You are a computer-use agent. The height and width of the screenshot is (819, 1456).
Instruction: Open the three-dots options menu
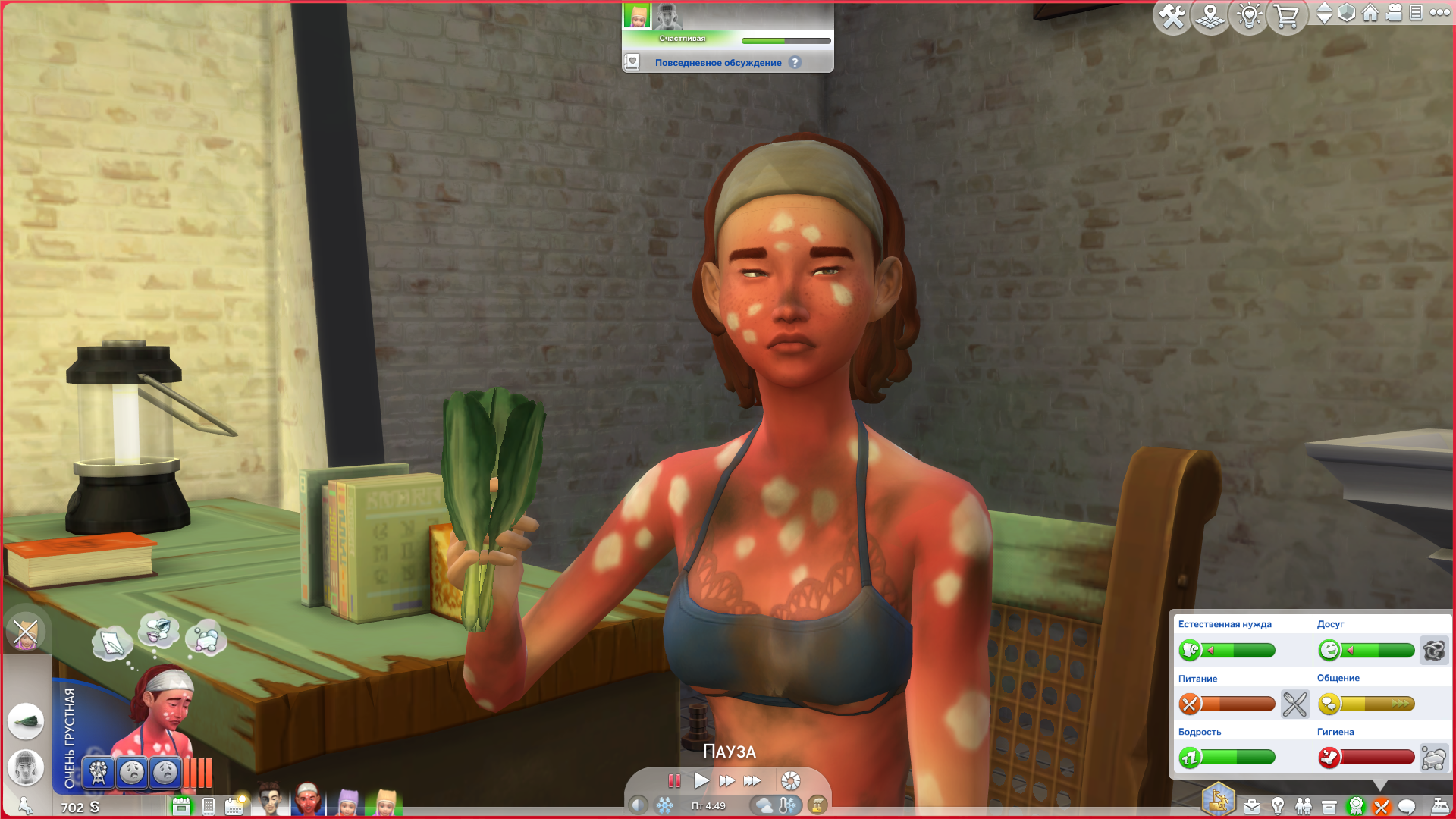click(1439, 13)
